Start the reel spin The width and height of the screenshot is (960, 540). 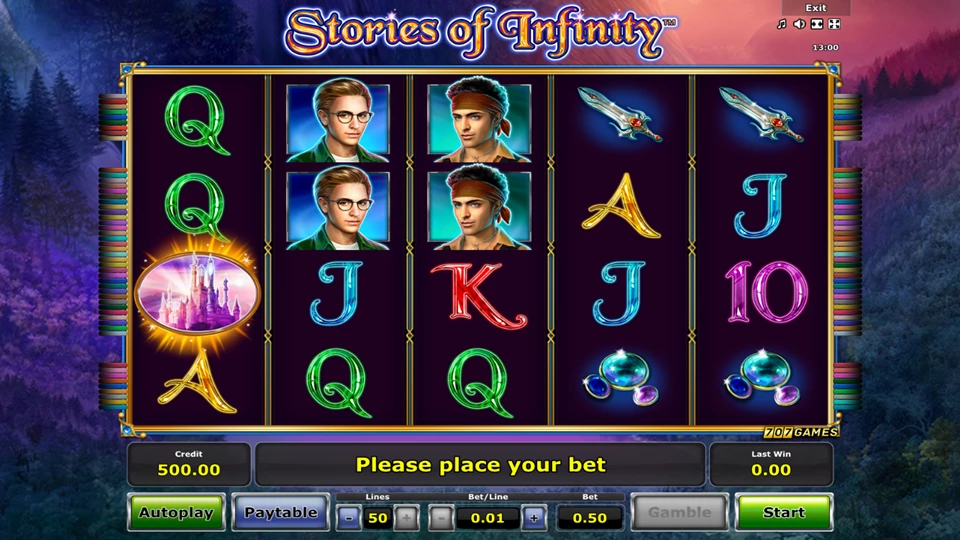tap(784, 513)
